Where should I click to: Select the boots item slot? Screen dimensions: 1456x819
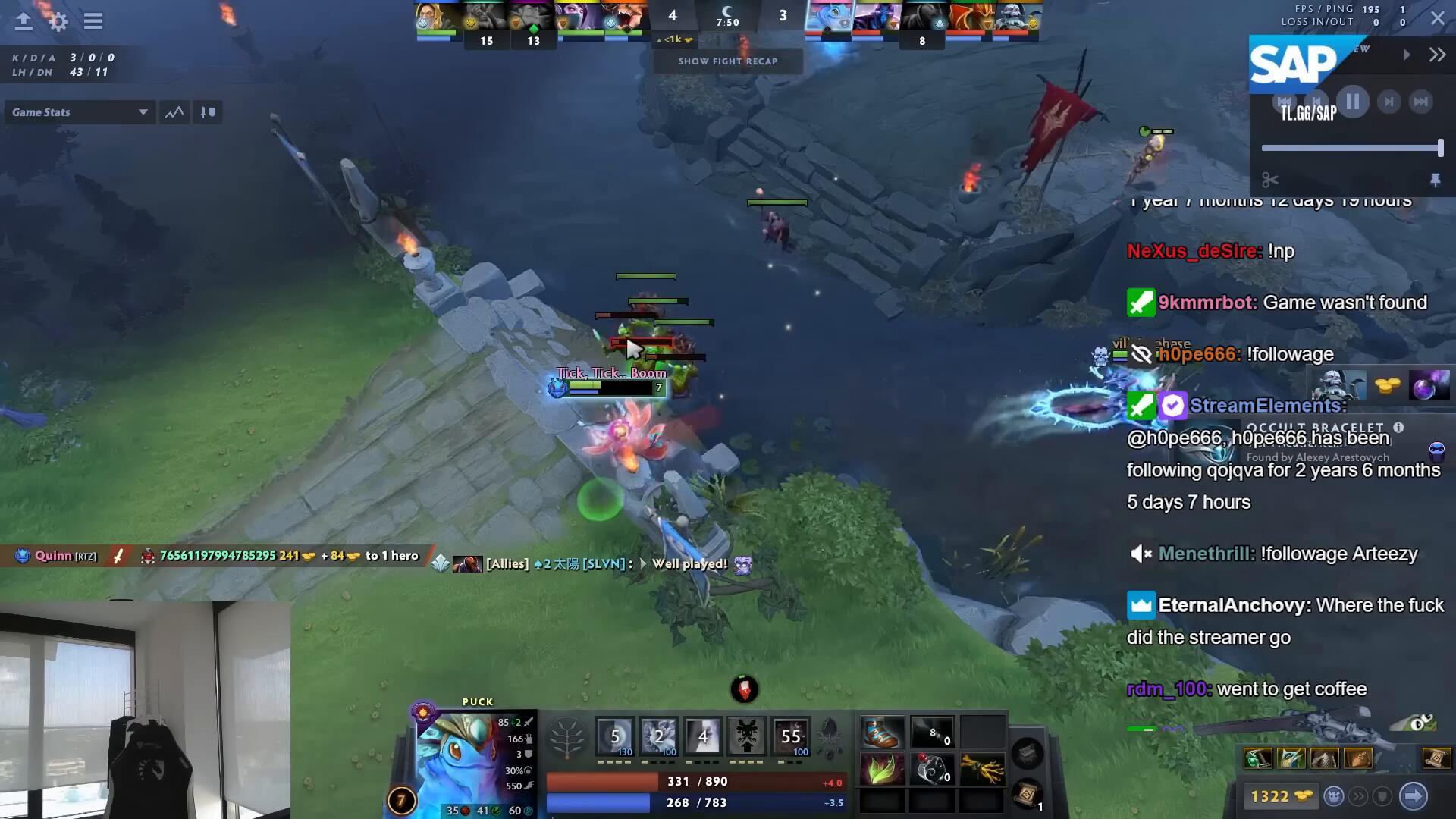click(883, 734)
